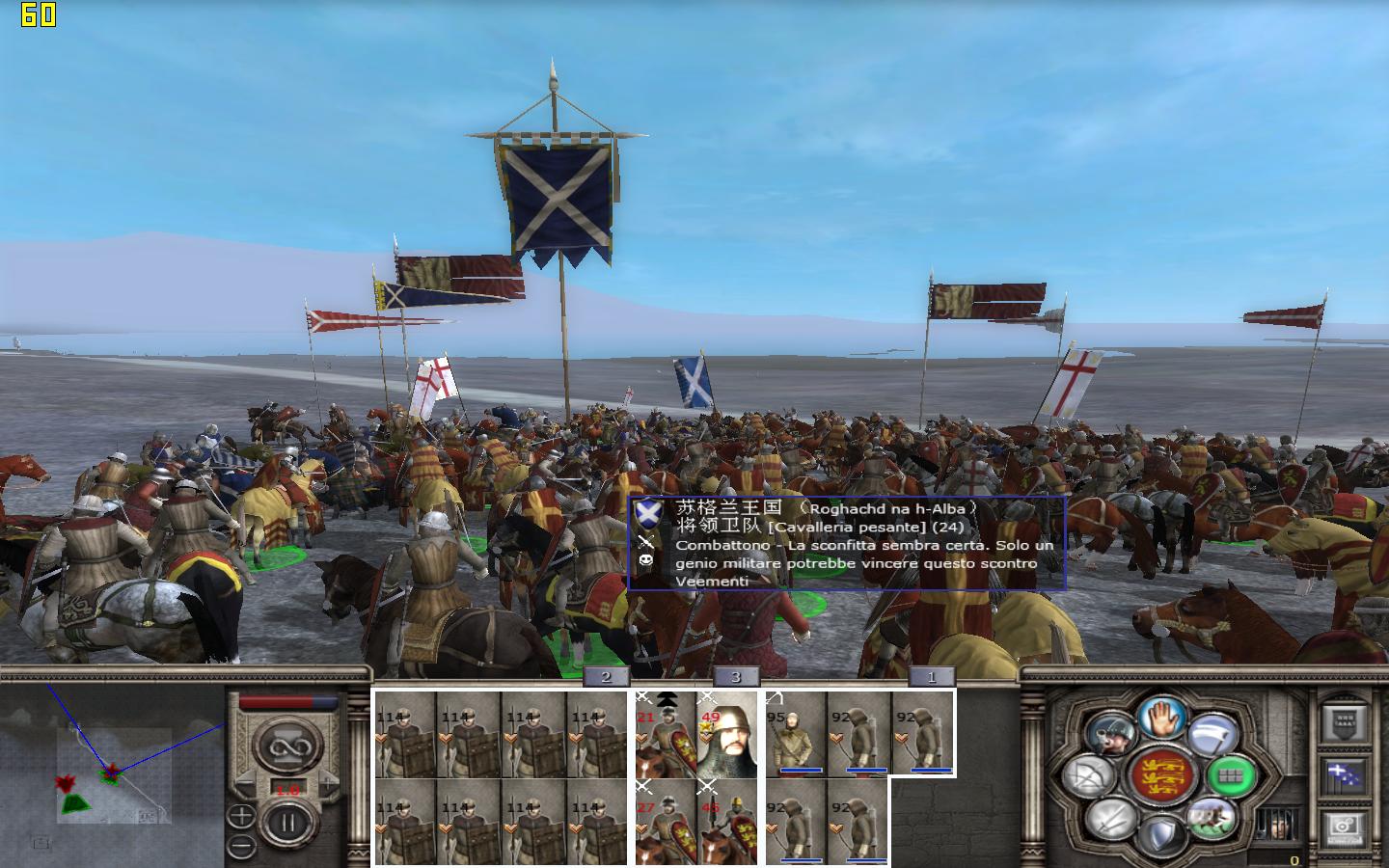Open group formations with the green grid icon
1389x868 pixels.
pos(1229,776)
